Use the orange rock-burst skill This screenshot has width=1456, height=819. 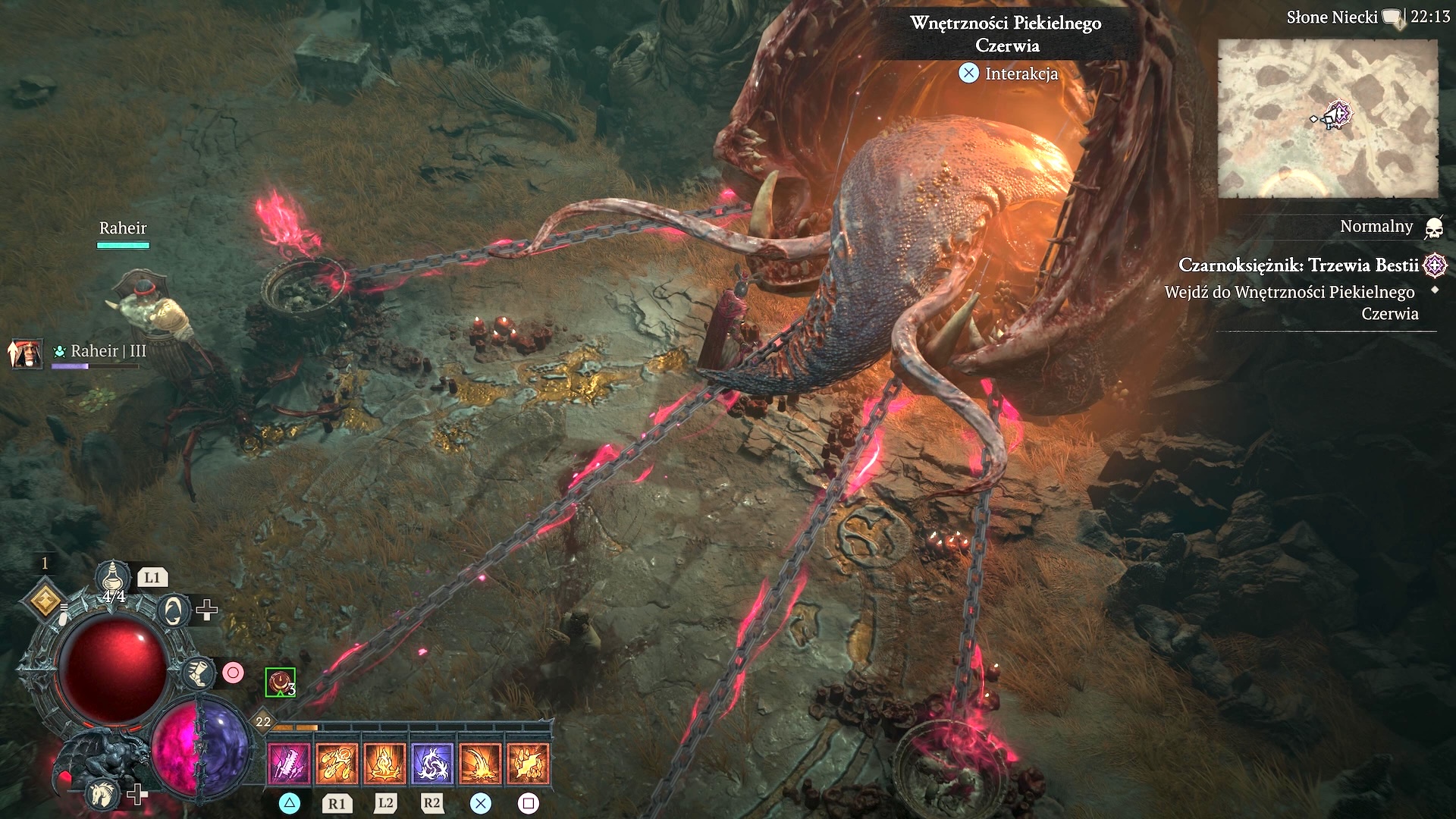click(528, 762)
